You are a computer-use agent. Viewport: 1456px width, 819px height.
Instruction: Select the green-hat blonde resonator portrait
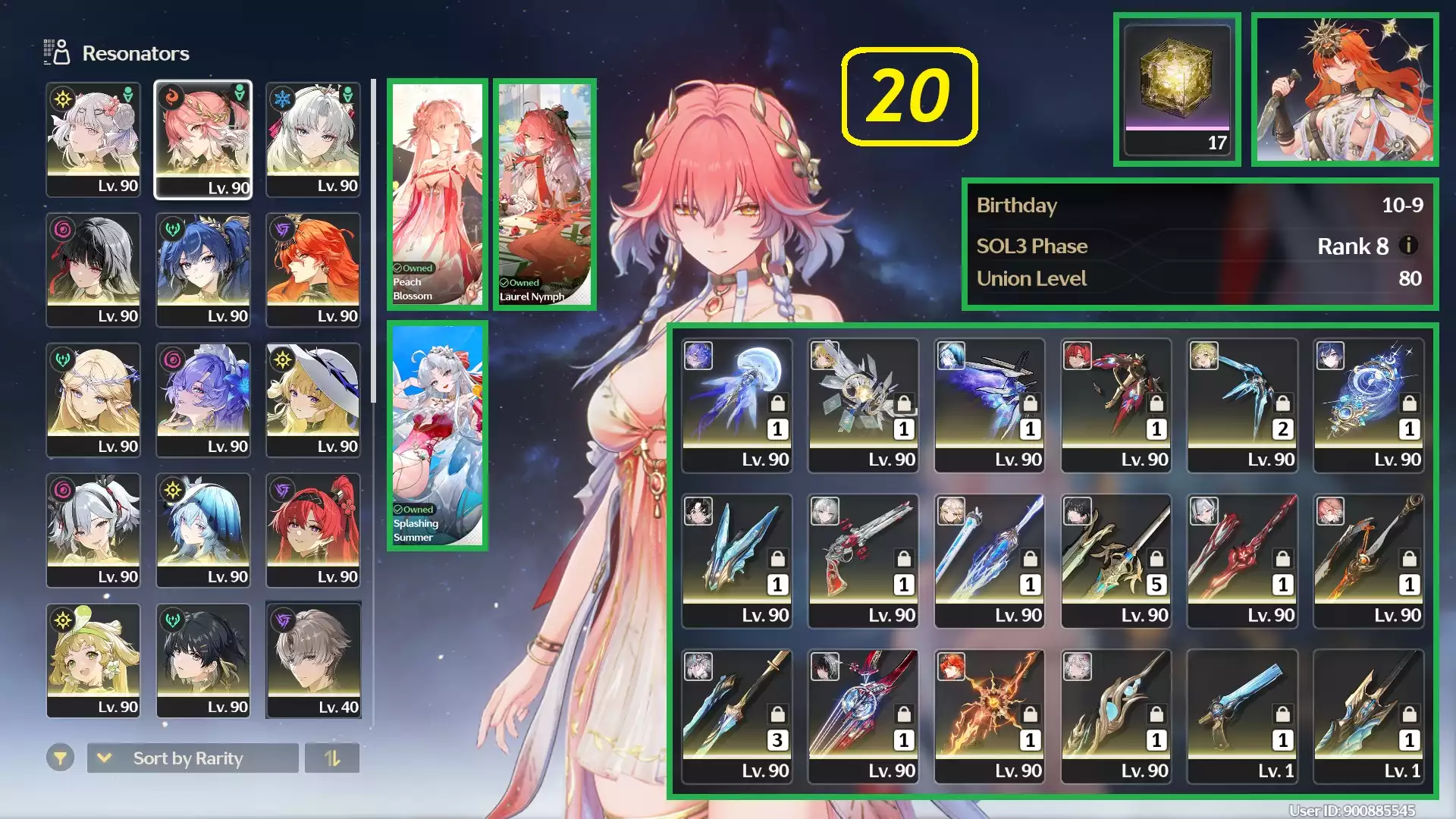93,661
